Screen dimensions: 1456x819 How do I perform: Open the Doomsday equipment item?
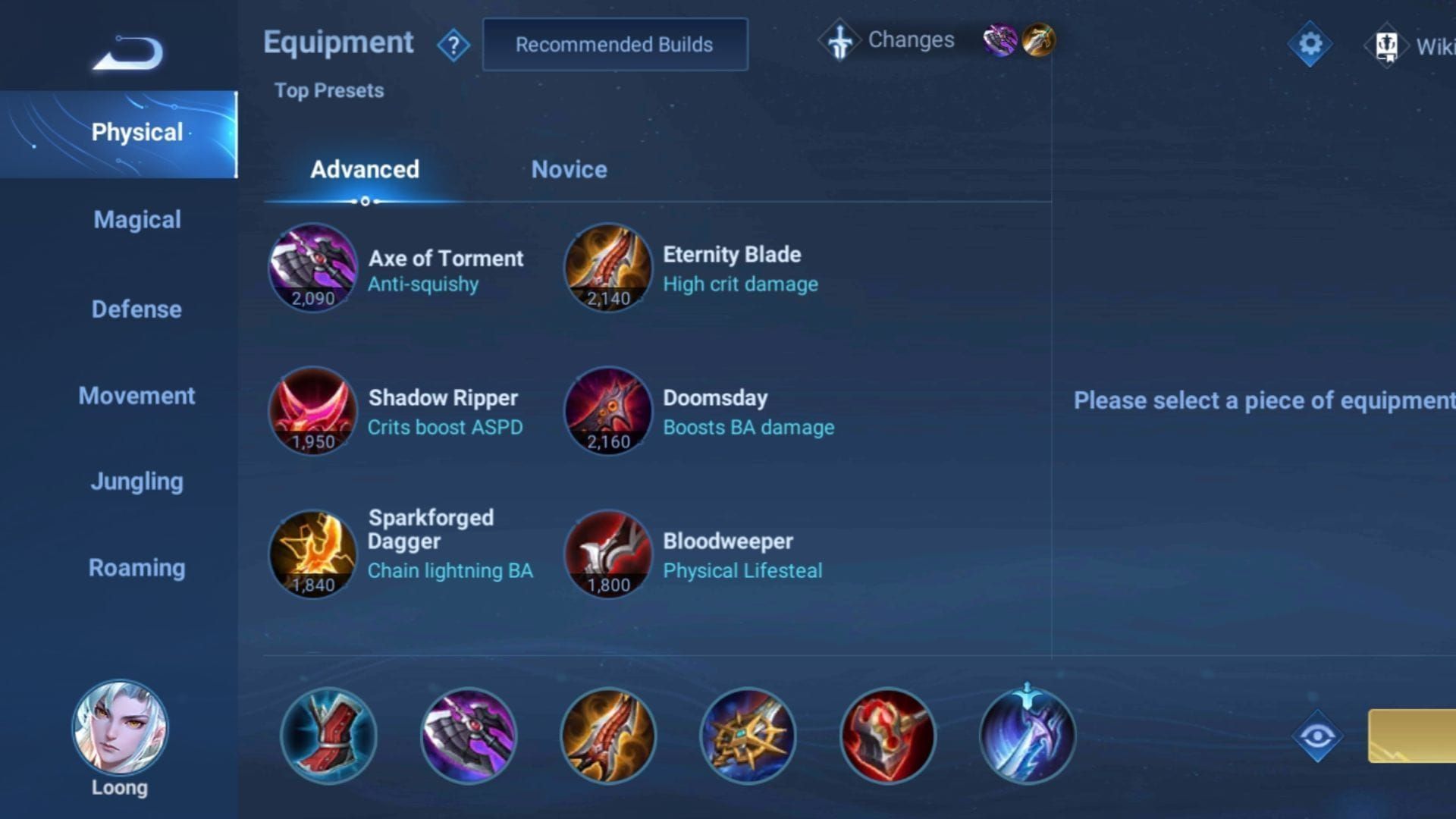click(x=607, y=412)
